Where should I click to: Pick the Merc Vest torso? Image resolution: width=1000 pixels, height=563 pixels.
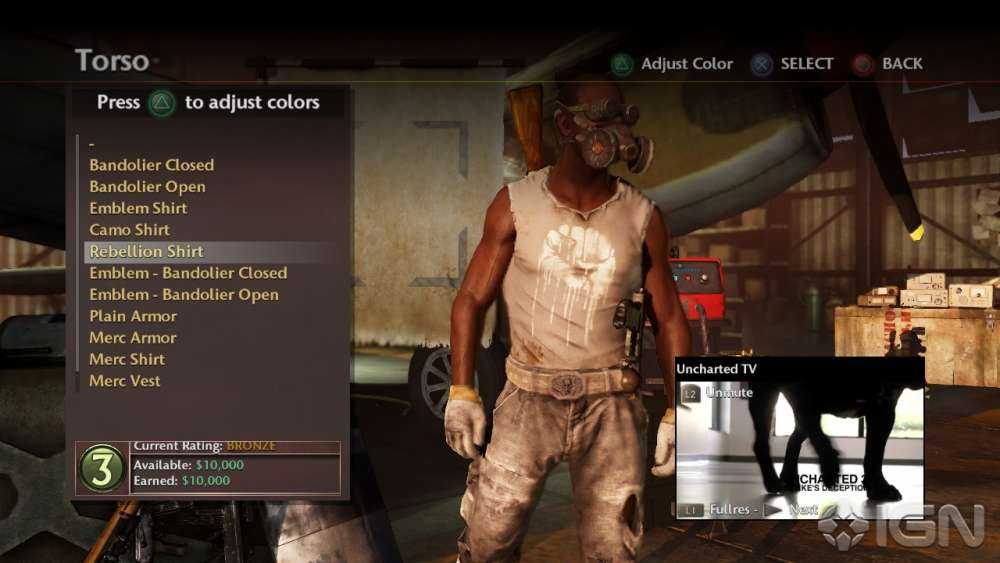[x=125, y=381]
